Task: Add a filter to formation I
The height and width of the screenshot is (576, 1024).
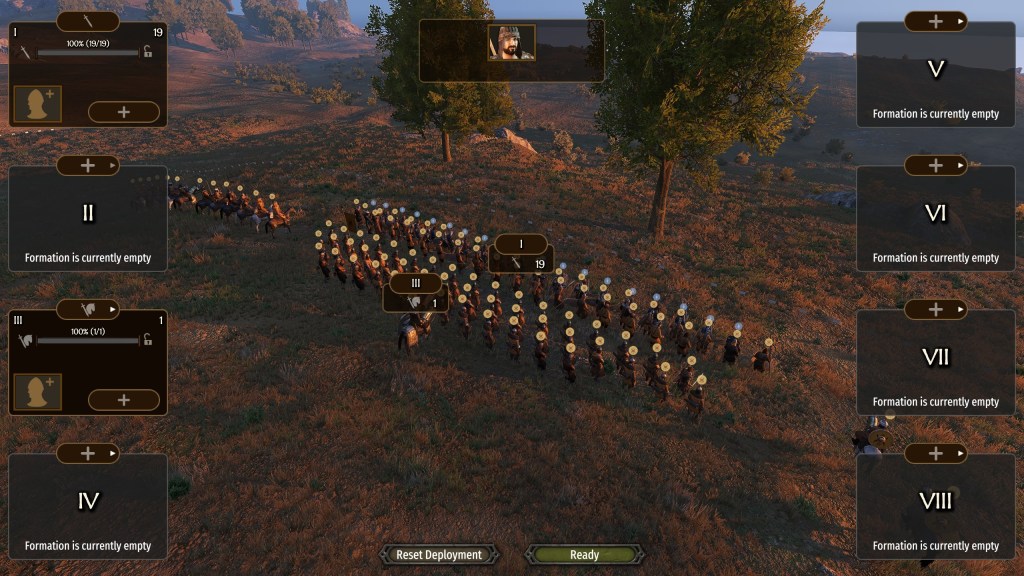Action: point(124,112)
